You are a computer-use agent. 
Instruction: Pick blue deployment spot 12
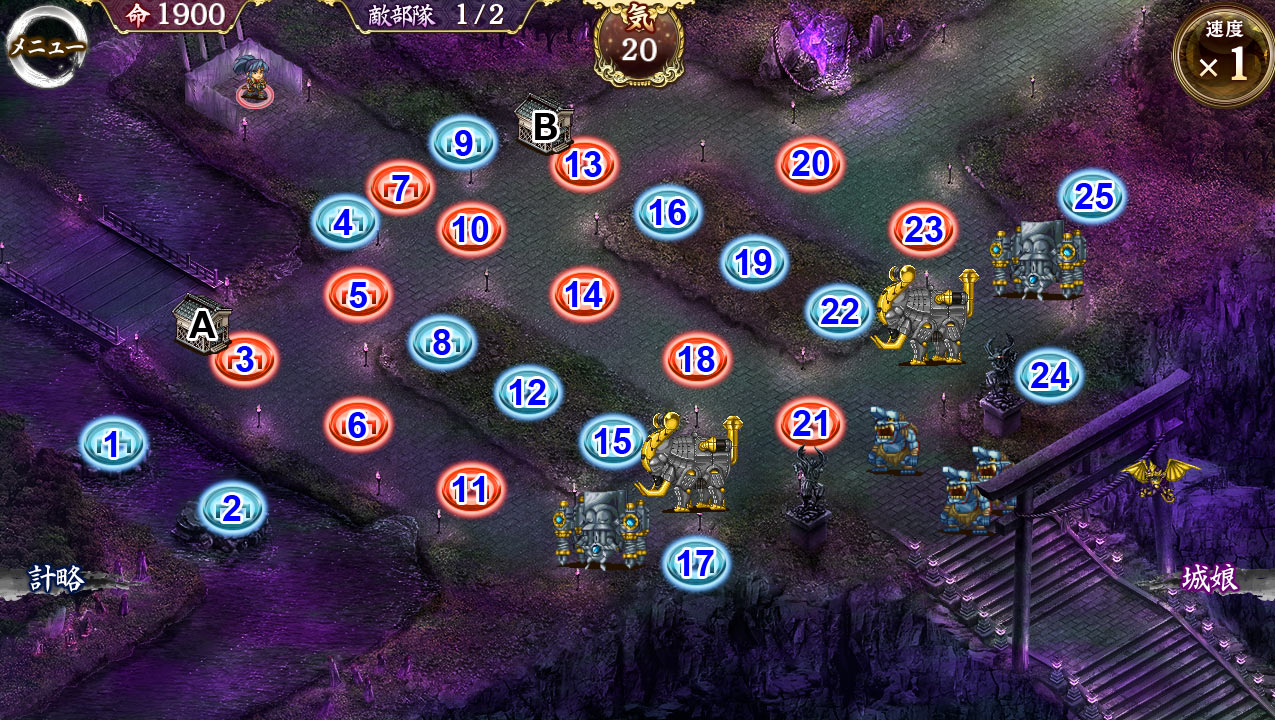click(x=528, y=393)
